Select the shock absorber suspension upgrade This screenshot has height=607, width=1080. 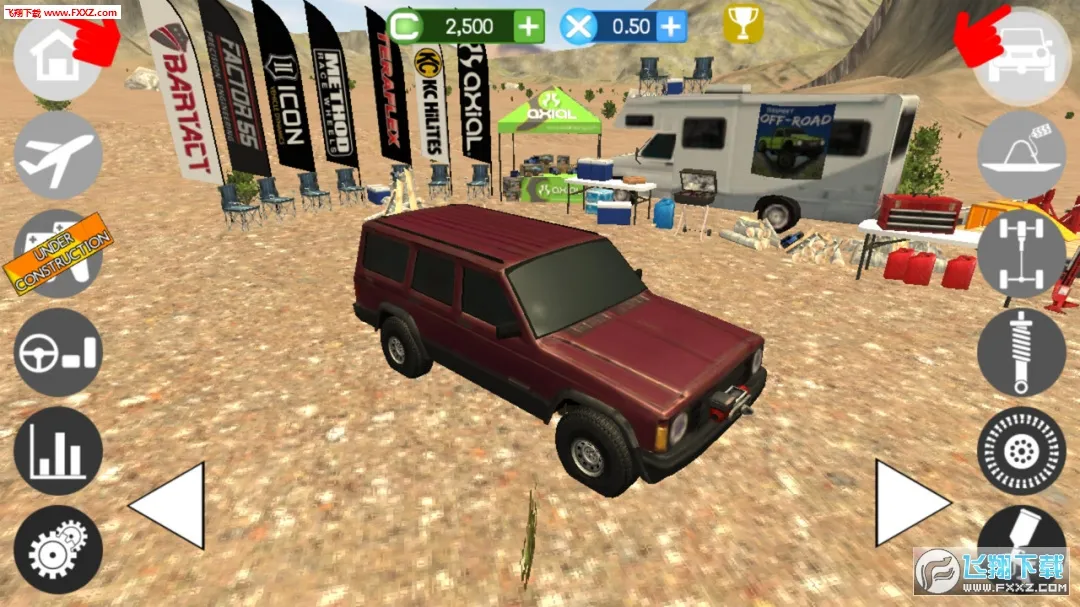(1021, 352)
